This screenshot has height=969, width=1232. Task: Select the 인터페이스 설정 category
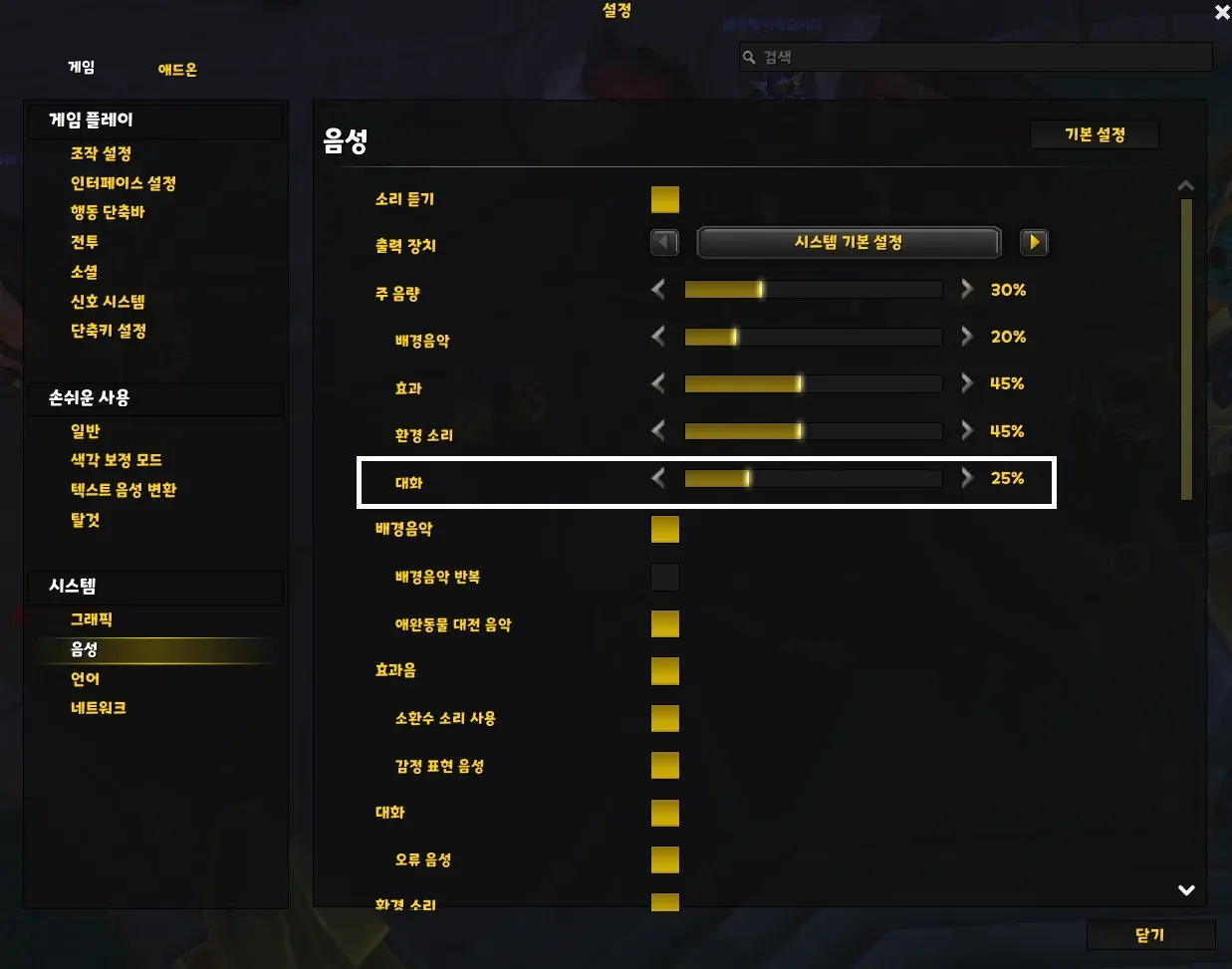click(x=123, y=183)
